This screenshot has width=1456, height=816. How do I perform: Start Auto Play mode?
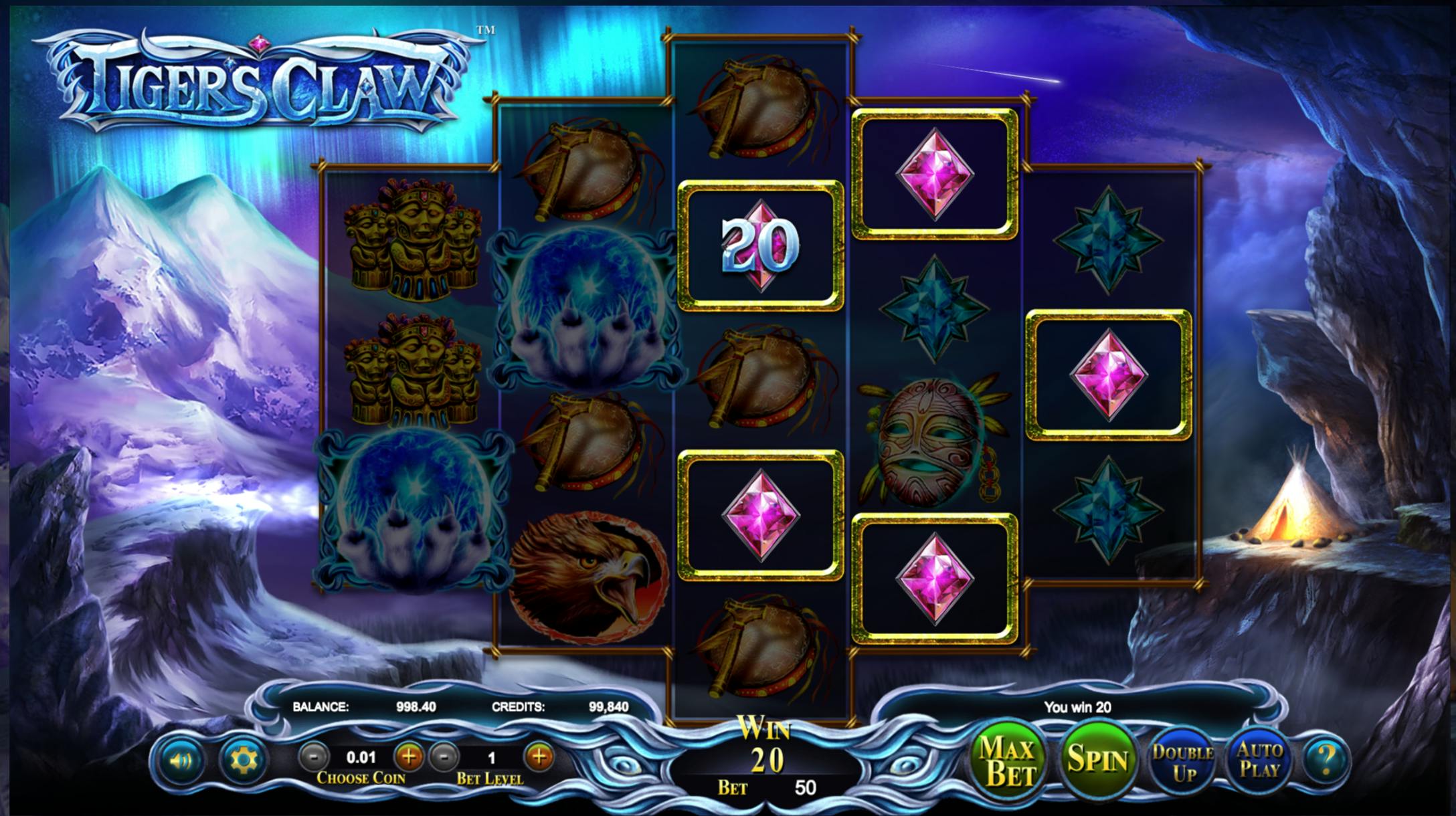pyautogui.click(x=1259, y=761)
